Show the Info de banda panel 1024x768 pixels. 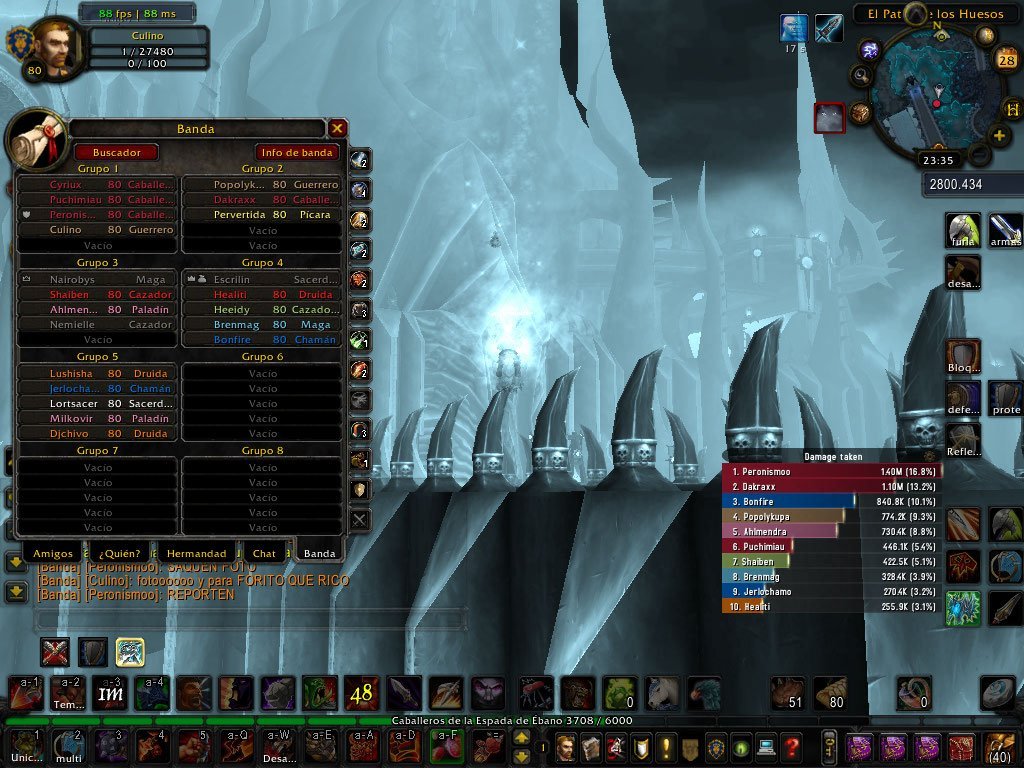coord(296,152)
